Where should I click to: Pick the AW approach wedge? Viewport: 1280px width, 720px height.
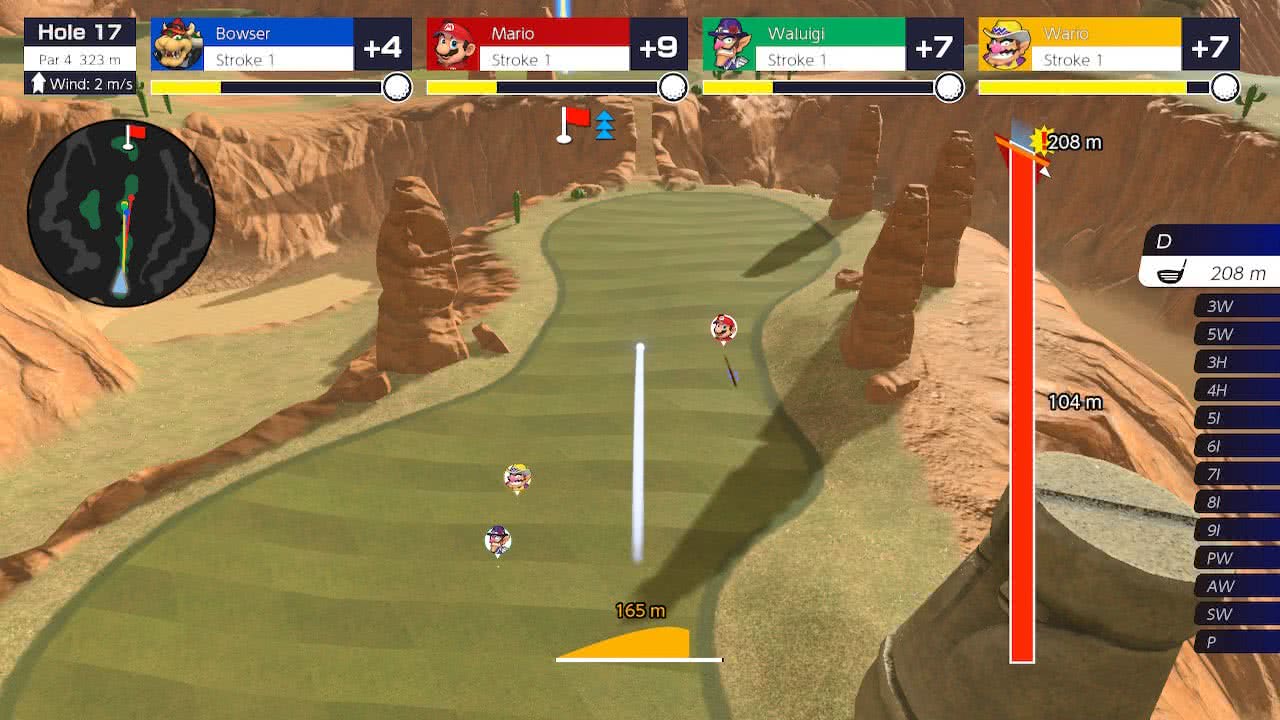point(1236,586)
